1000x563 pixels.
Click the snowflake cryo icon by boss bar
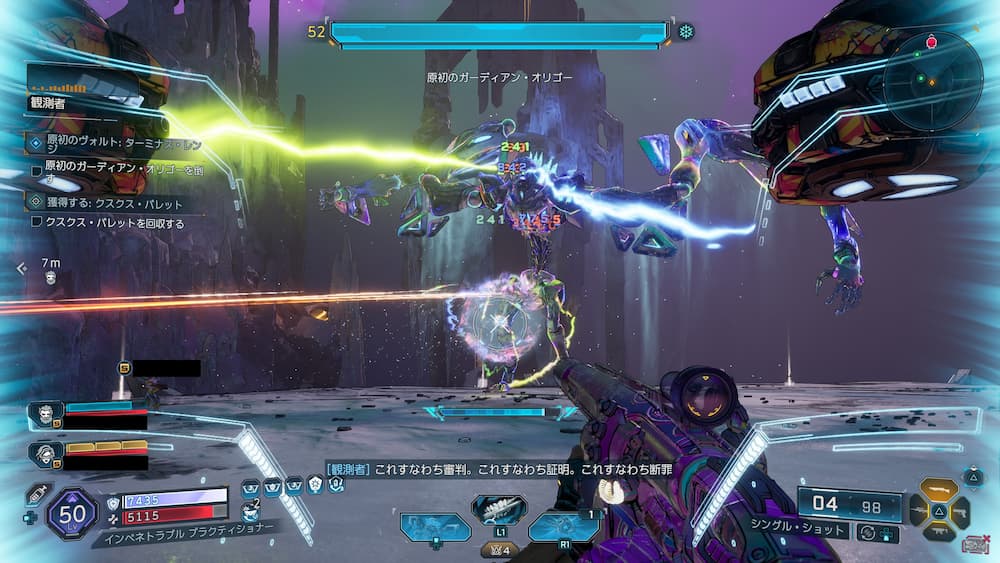click(x=686, y=31)
